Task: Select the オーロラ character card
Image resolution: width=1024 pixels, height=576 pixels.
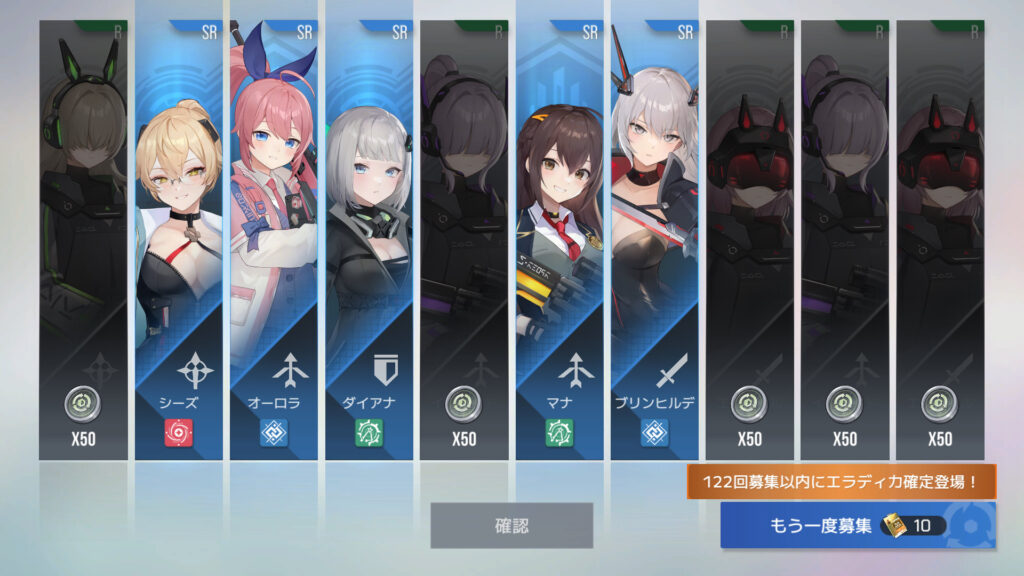Action: click(274, 240)
